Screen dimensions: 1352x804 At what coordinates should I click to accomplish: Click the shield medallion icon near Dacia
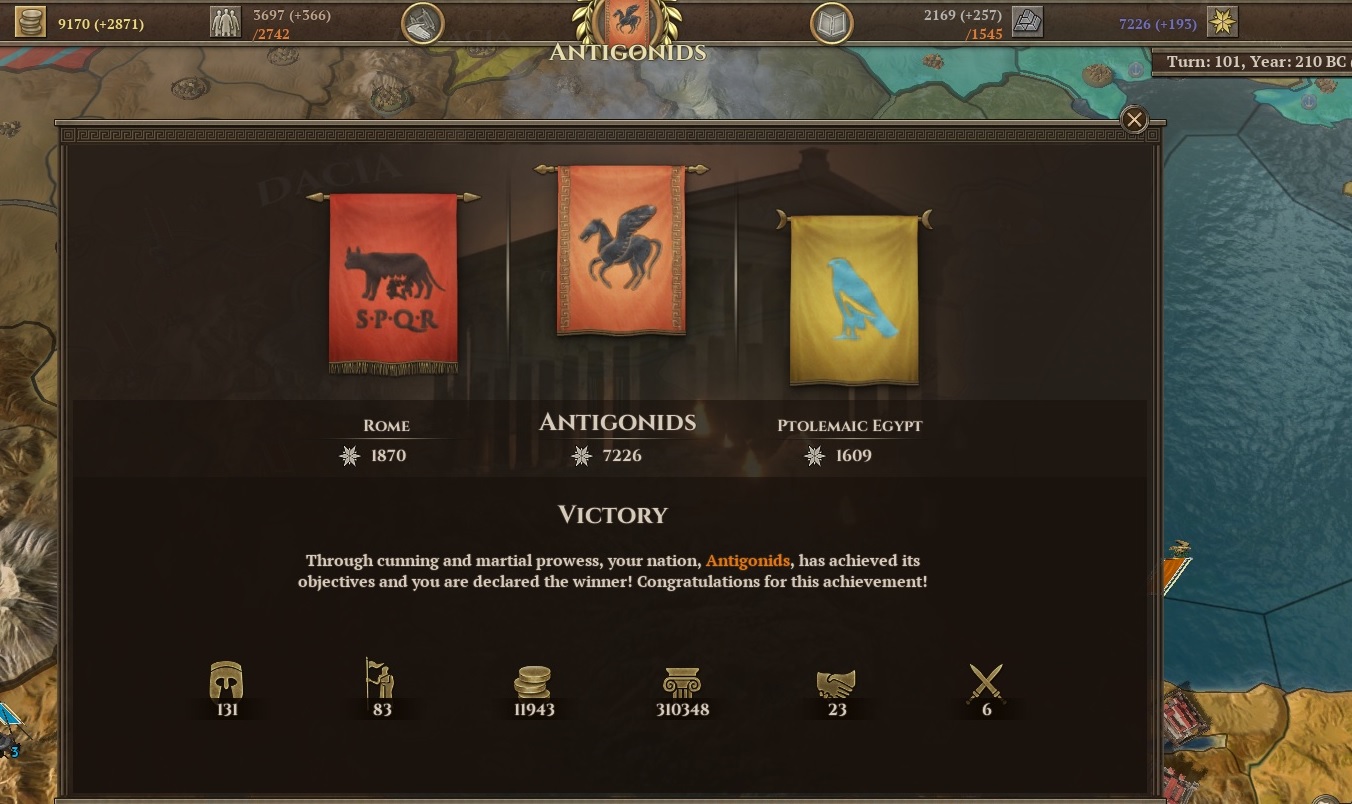(x=422, y=22)
